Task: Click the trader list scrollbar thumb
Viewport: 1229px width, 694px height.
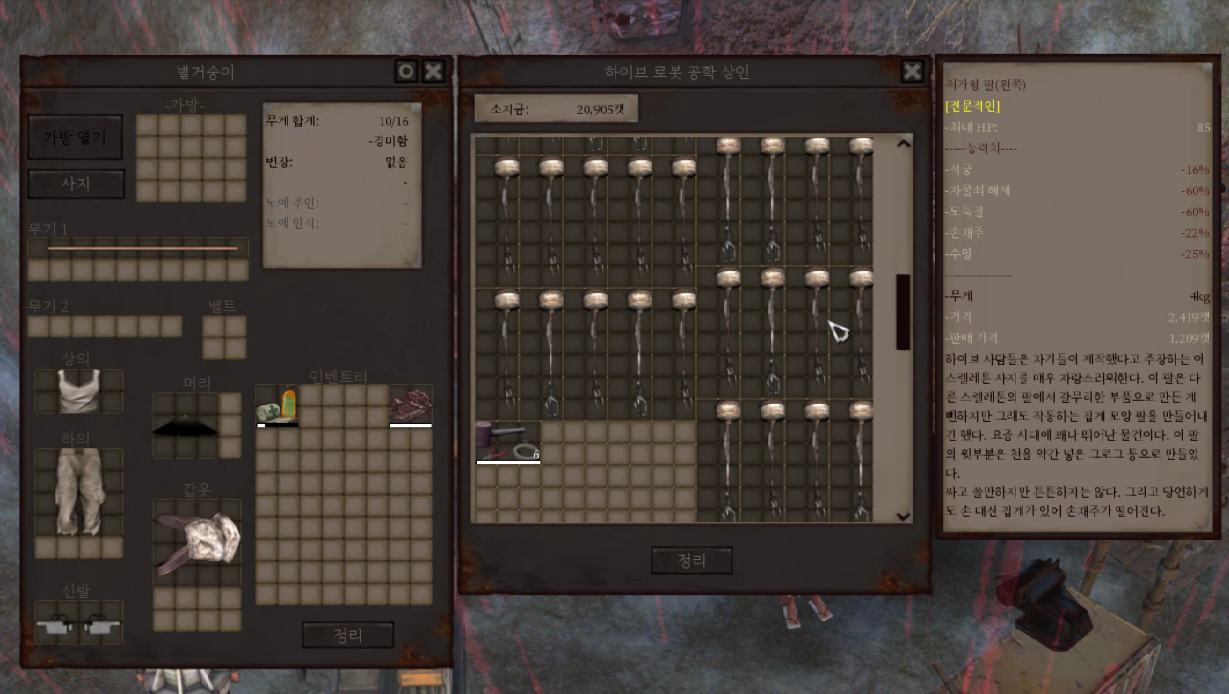Action: point(903,311)
